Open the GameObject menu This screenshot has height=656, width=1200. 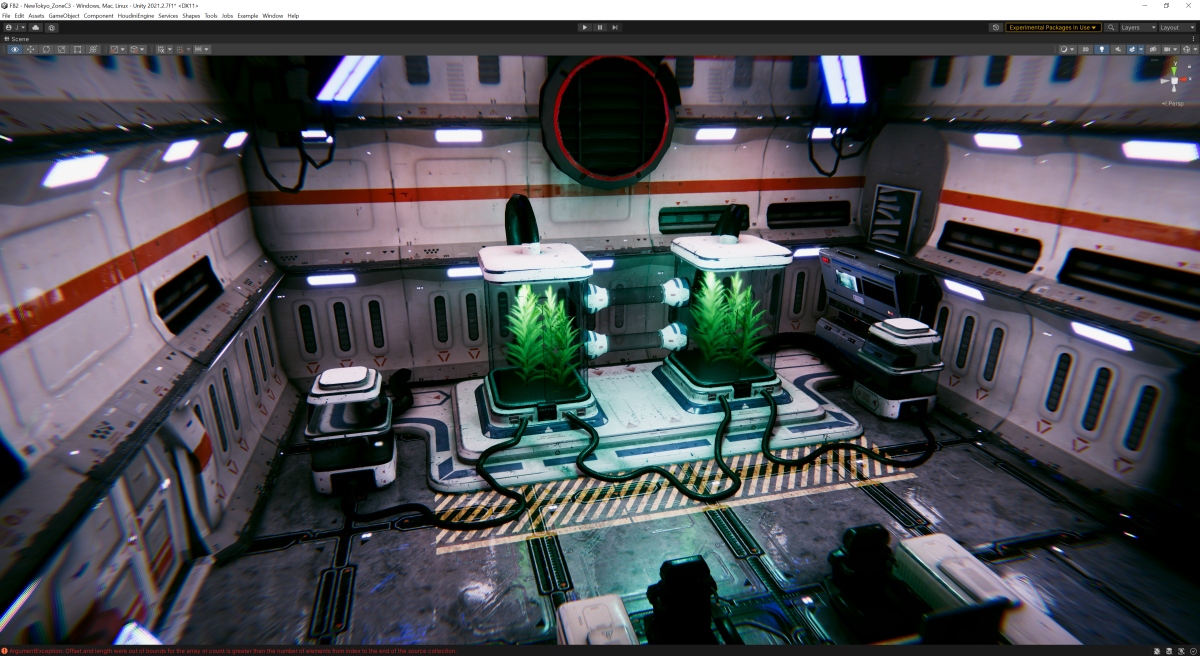pos(63,16)
